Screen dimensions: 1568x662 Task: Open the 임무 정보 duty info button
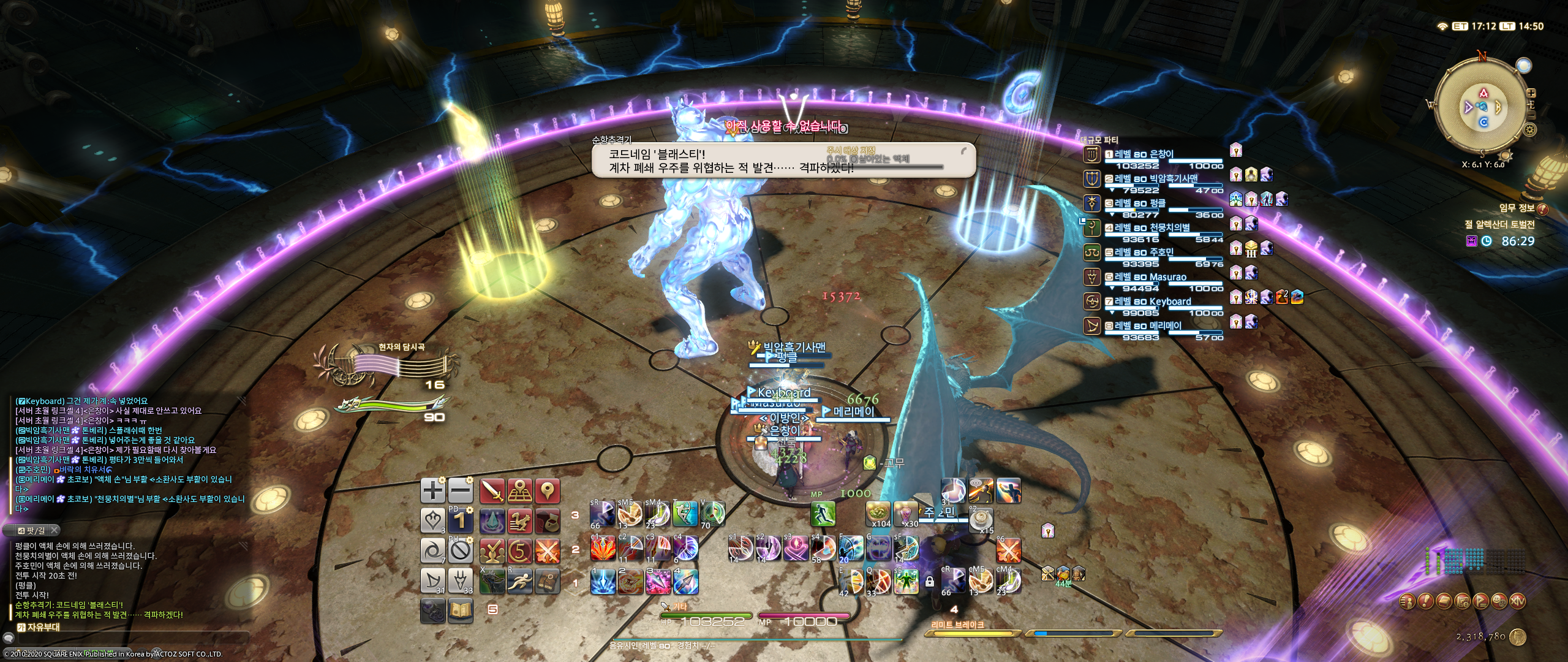[x=1542, y=209]
